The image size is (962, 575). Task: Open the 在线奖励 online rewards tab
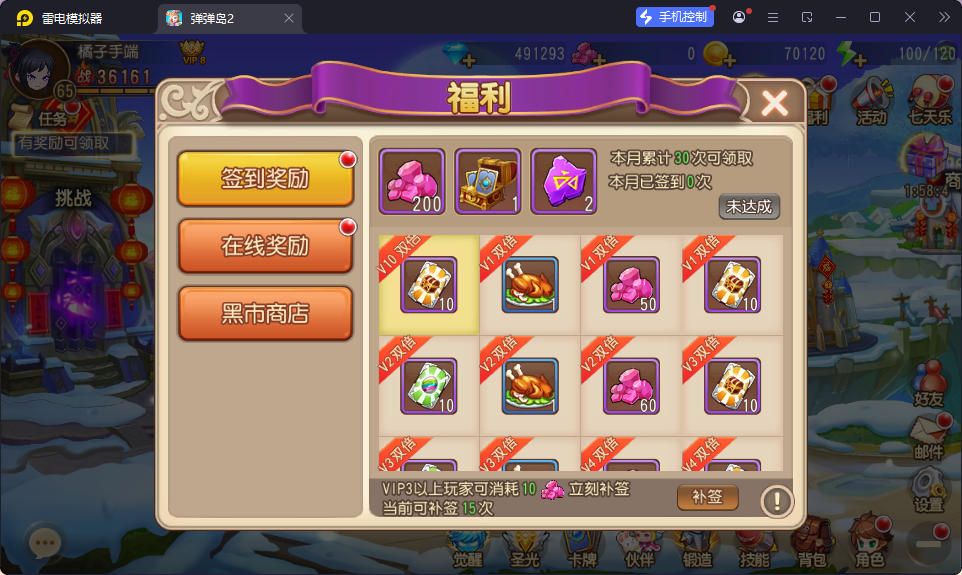(x=265, y=246)
